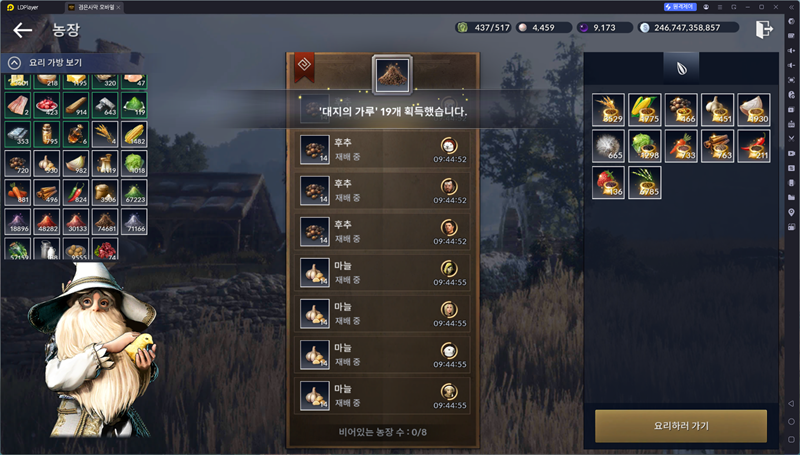The height and width of the screenshot is (455, 800).
Task: Pick the garlic seed bag slot
Action: [x=717, y=109]
